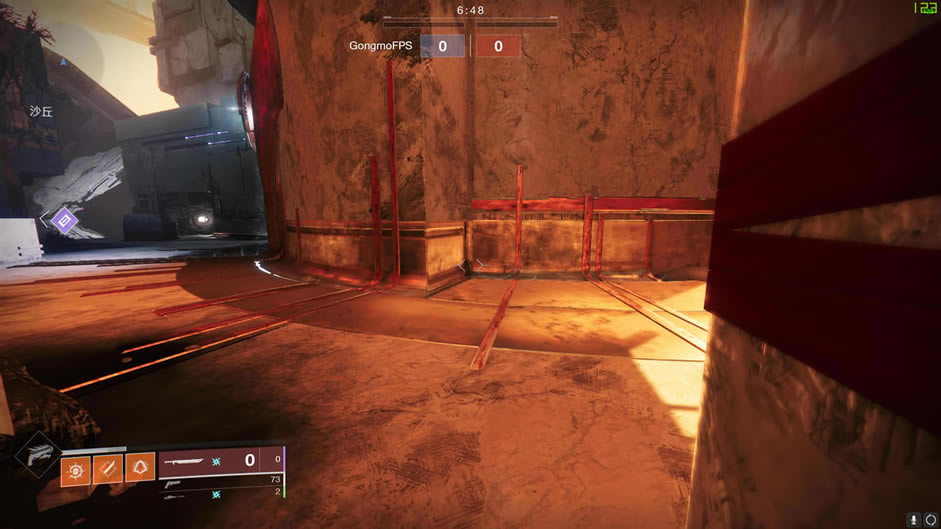Select the super ability diamond icon

[x=38, y=453]
